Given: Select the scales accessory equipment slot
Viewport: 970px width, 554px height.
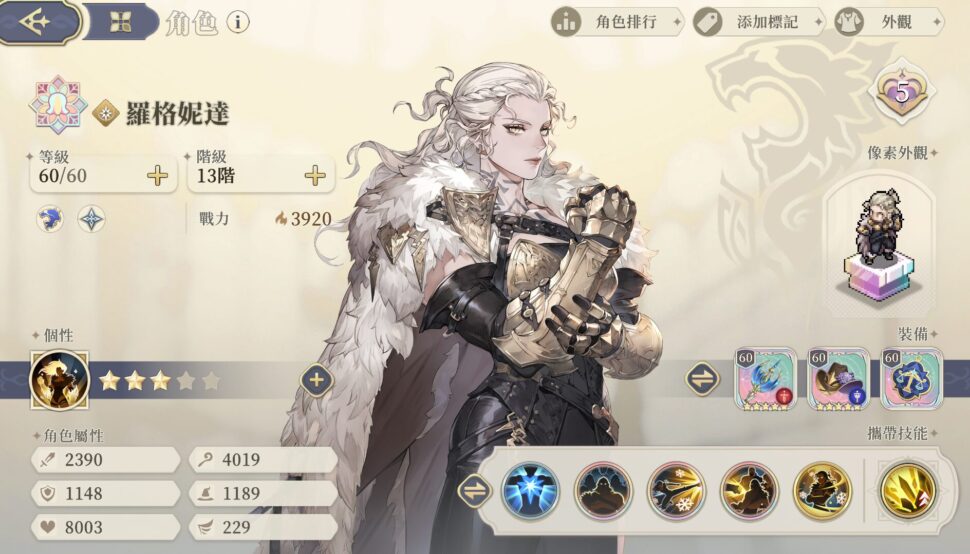Looking at the screenshot, I should click(910, 379).
